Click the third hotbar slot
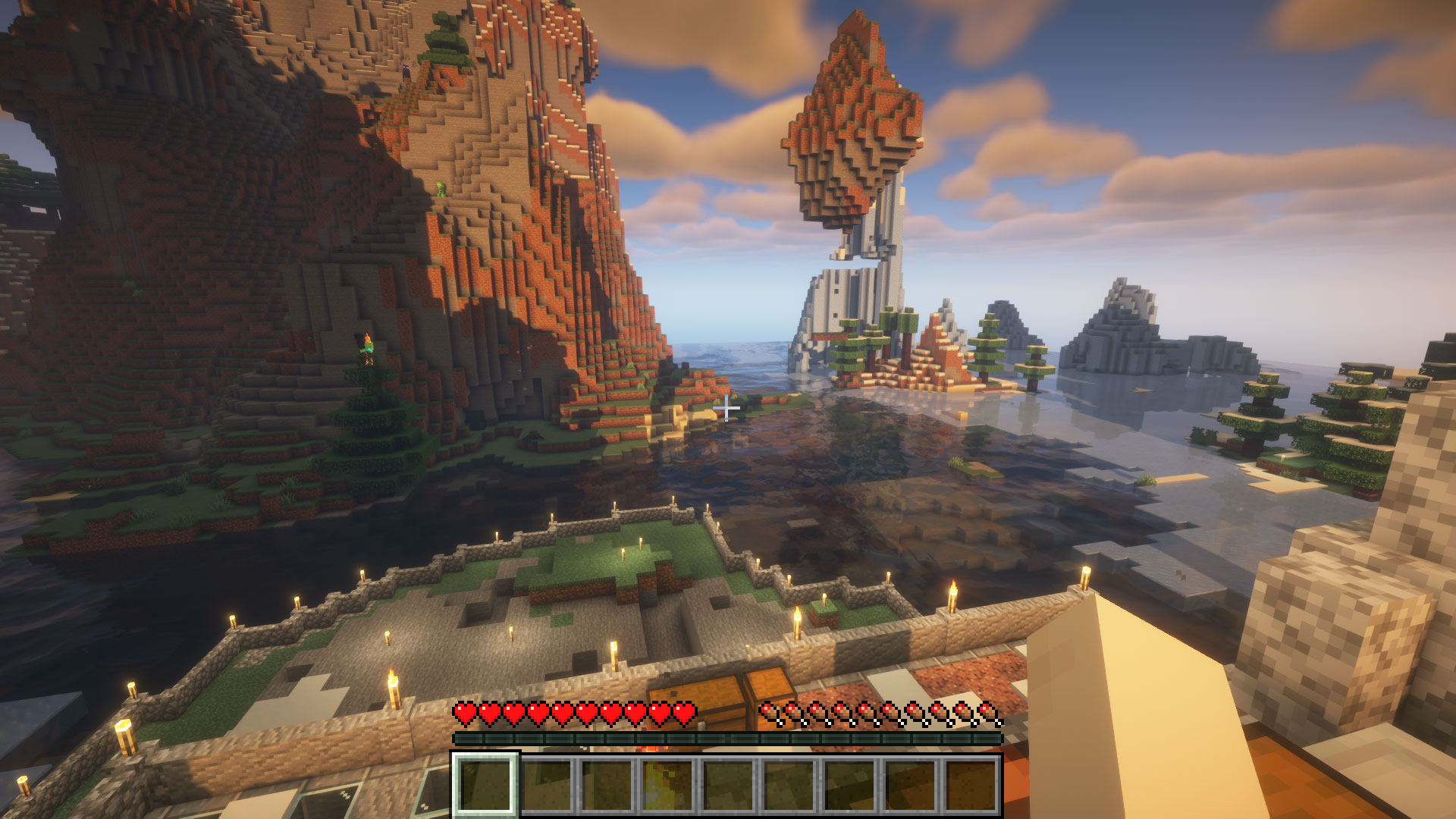 607,786
